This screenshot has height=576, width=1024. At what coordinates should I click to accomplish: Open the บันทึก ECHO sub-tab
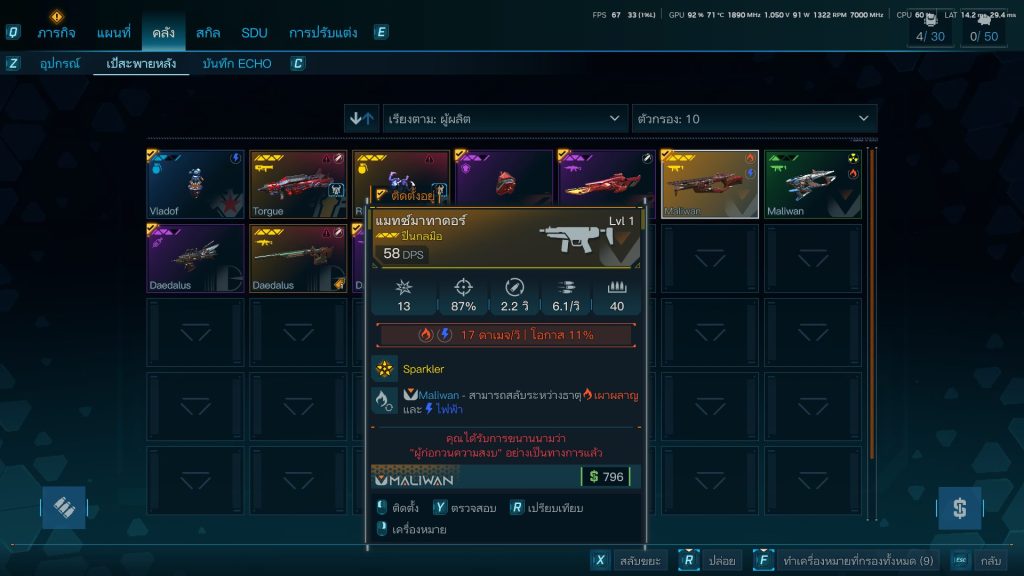(x=236, y=64)
